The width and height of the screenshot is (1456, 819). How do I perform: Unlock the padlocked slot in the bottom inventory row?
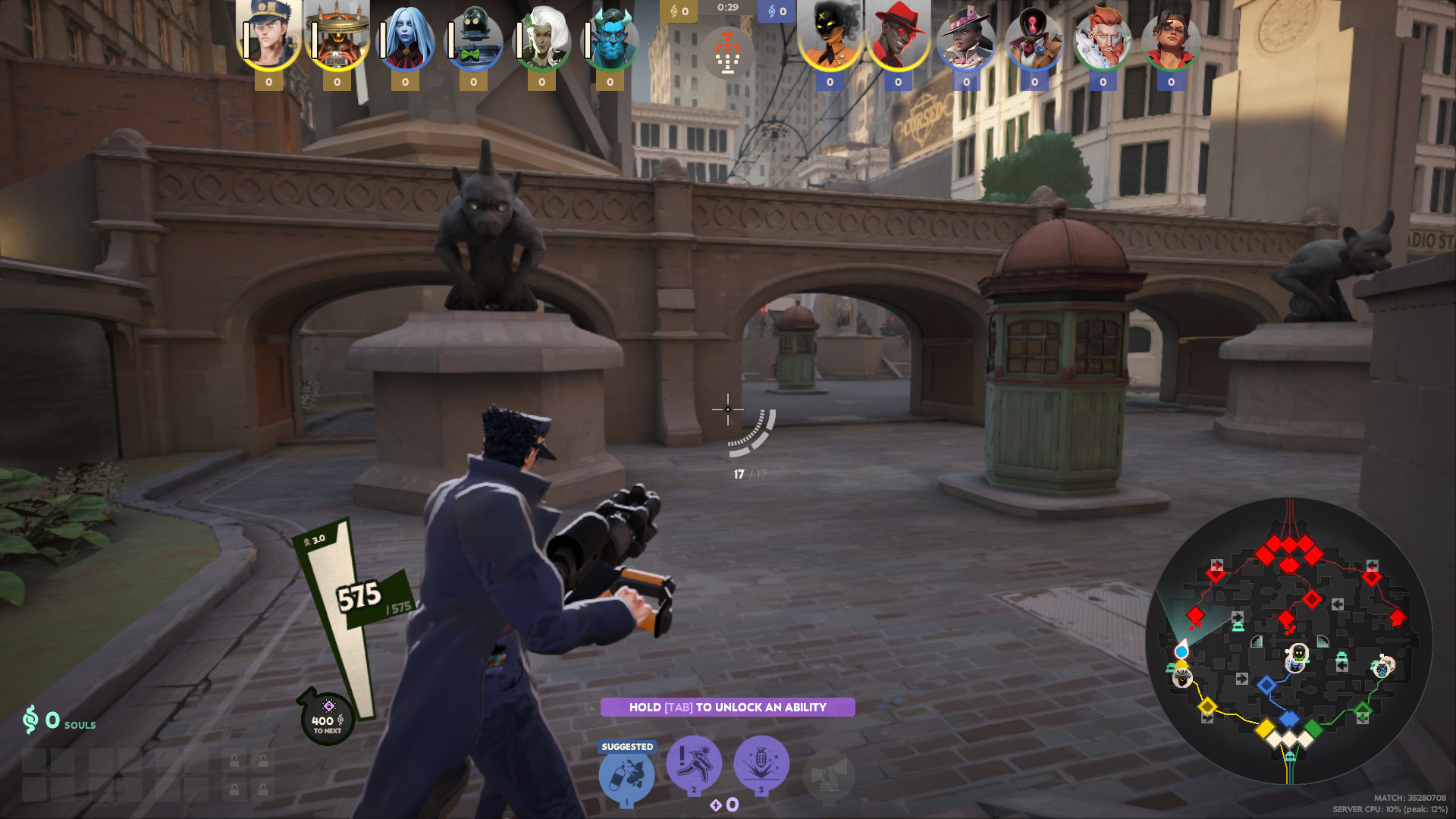coord(234,790)
